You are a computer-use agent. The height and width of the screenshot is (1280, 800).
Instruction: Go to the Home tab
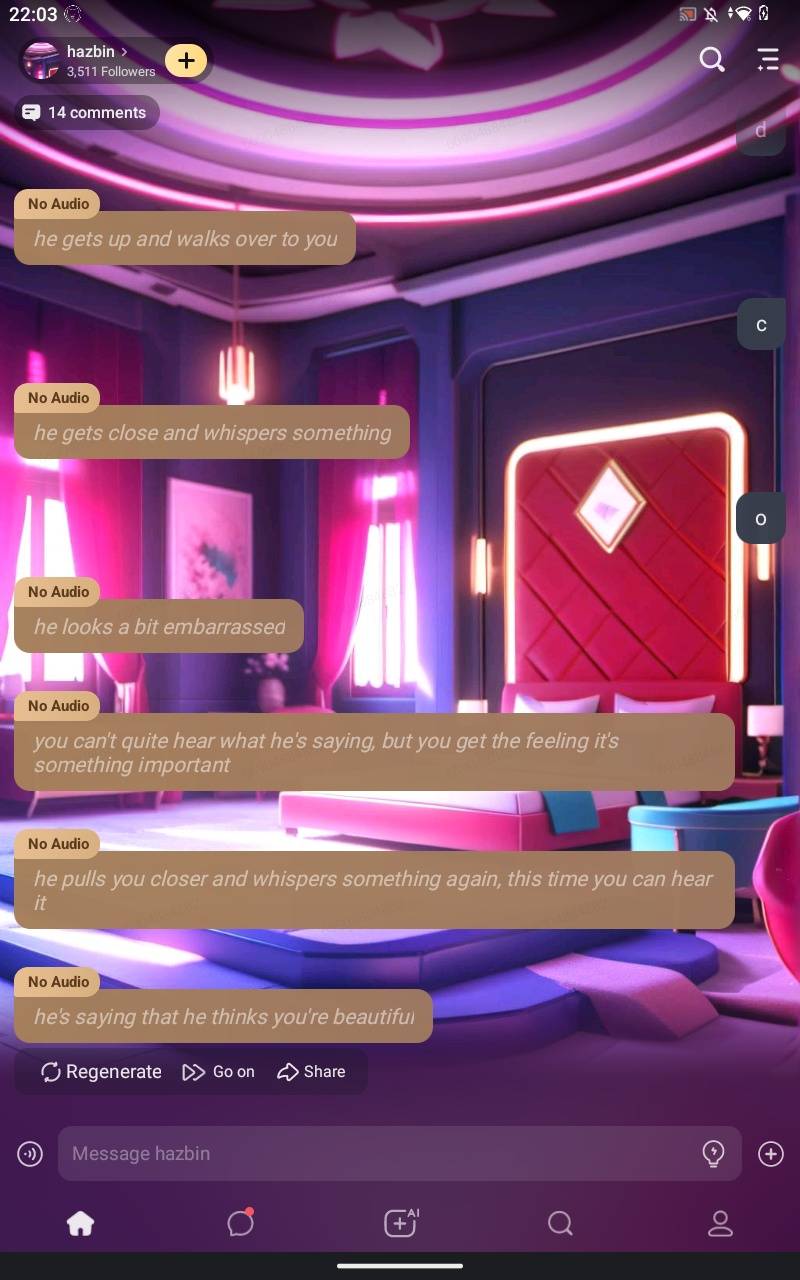(80, 1223)
